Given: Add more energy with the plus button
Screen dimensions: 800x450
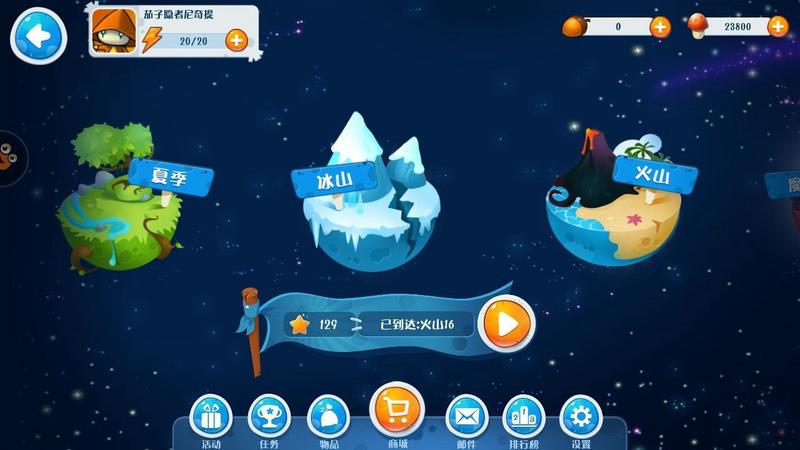Looking at the screenshot, I should click(x=236, y=41).
